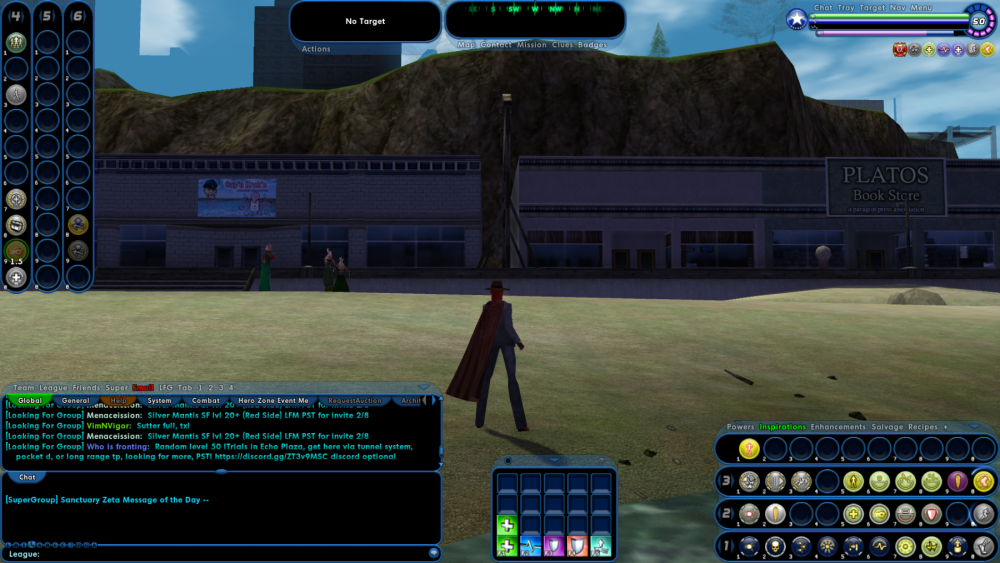
Task: Activate the skull power in tray 1
Action: point(775,546)
